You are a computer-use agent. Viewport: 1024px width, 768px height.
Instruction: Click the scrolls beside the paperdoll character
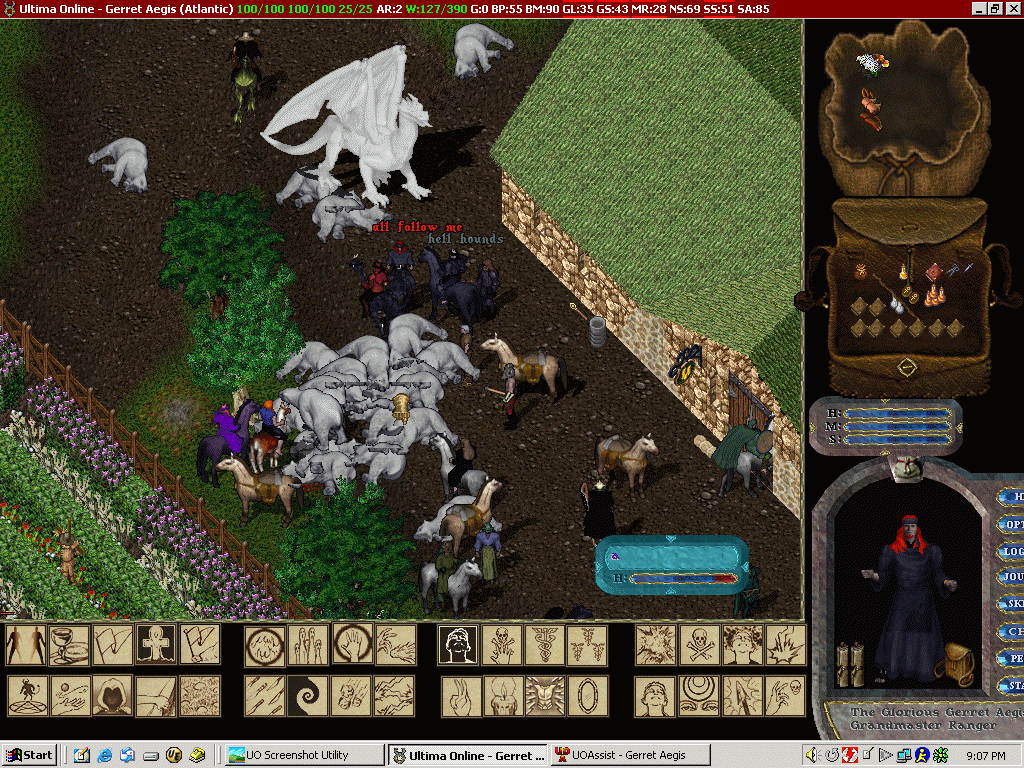click(x=849, y=665)
